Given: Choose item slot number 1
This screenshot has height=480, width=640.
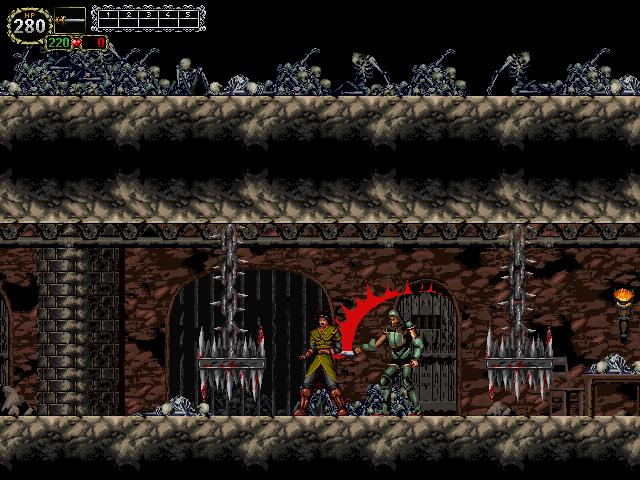Looking at the screenshot, I should coord(108,17).
